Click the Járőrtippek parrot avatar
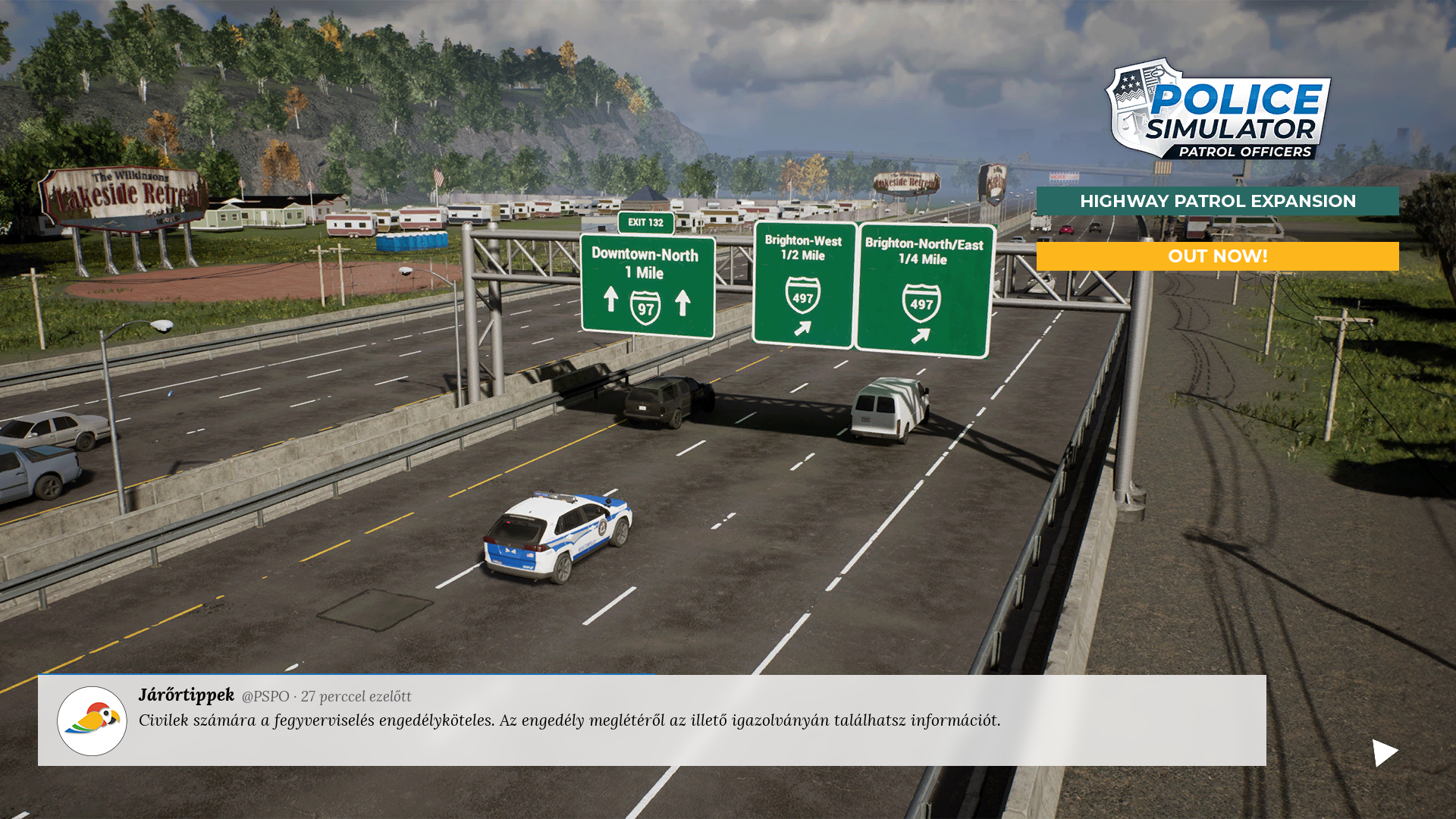This screenshot has width=1456, height=819. point(92,720)
